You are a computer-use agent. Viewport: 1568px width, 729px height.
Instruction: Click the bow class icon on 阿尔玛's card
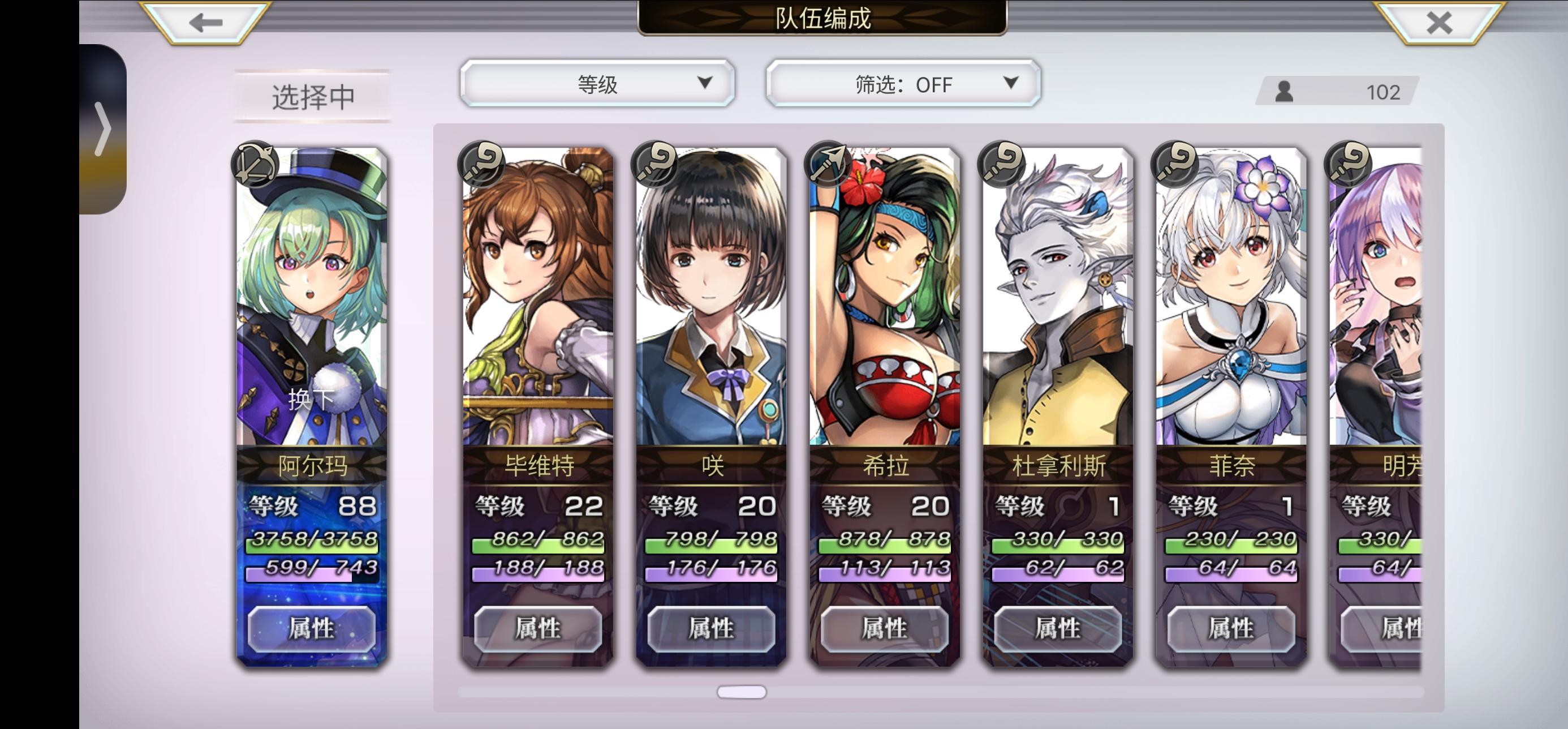[x=256, y=165]
